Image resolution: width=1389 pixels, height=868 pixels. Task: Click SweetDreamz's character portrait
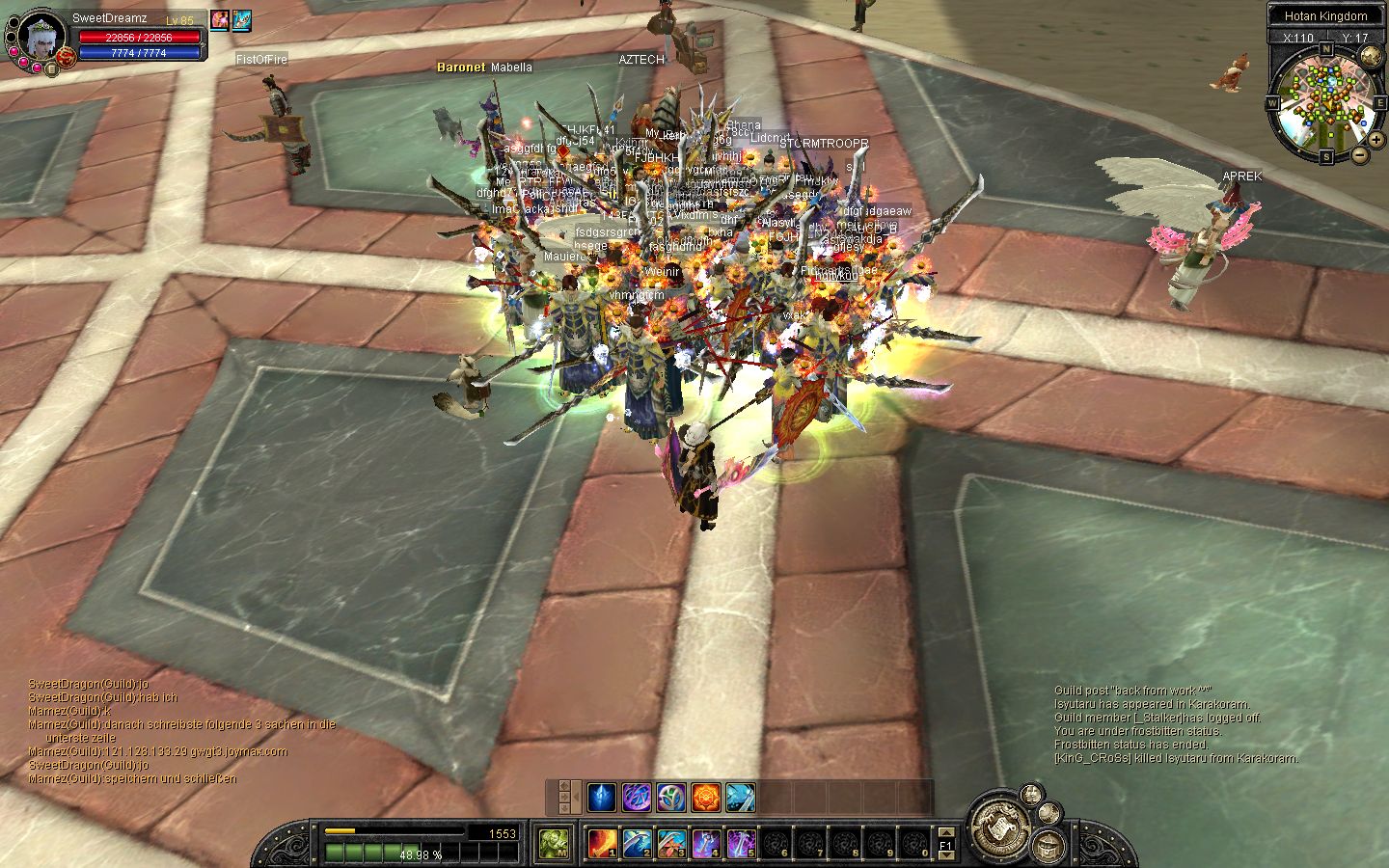pos(41,36)
